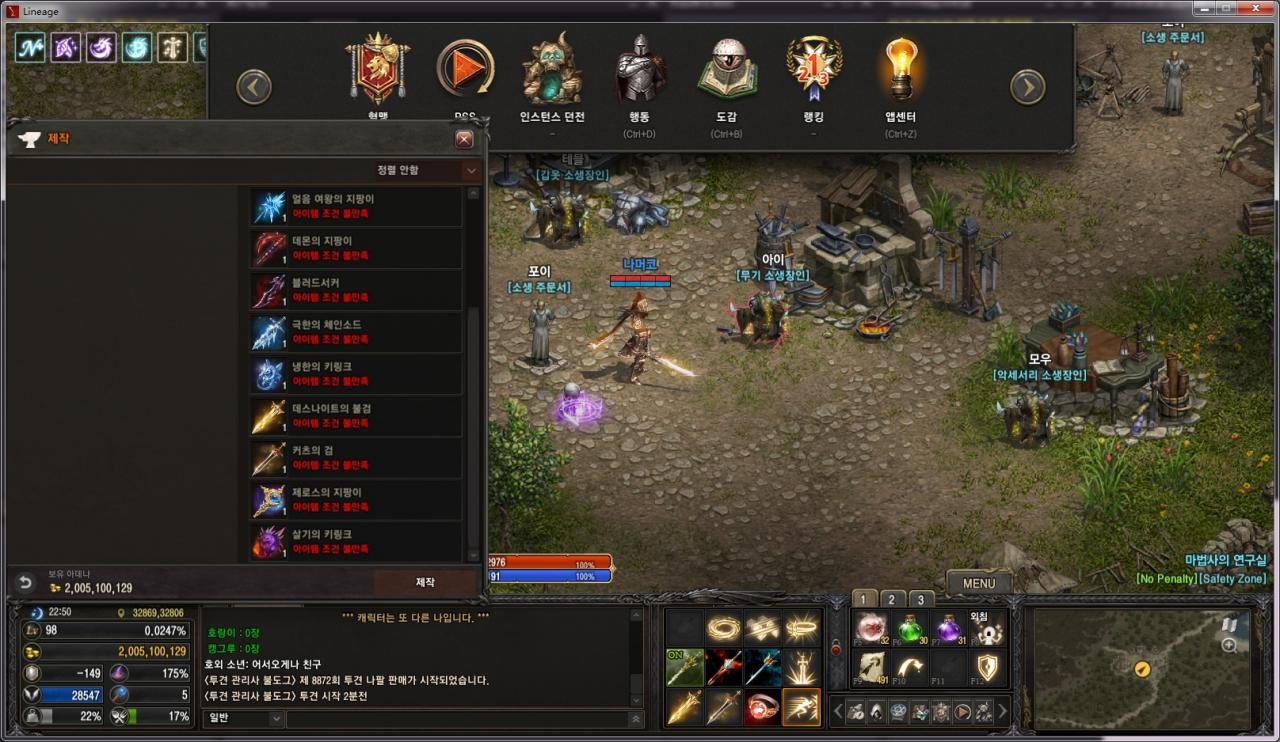
Task: Click the MENU button
Action: (978, 583)
